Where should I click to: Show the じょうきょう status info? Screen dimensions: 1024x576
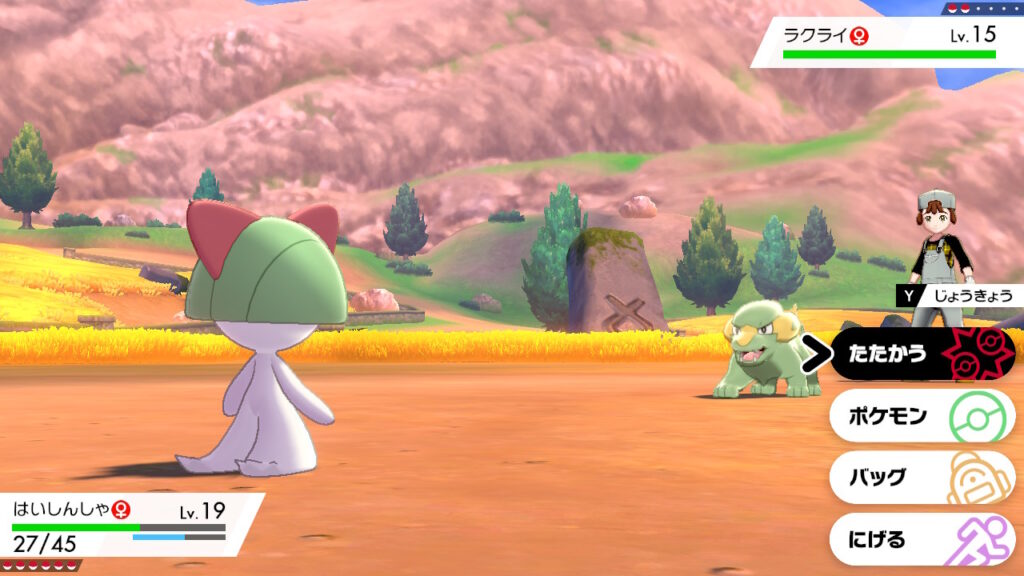click(960, 295)
